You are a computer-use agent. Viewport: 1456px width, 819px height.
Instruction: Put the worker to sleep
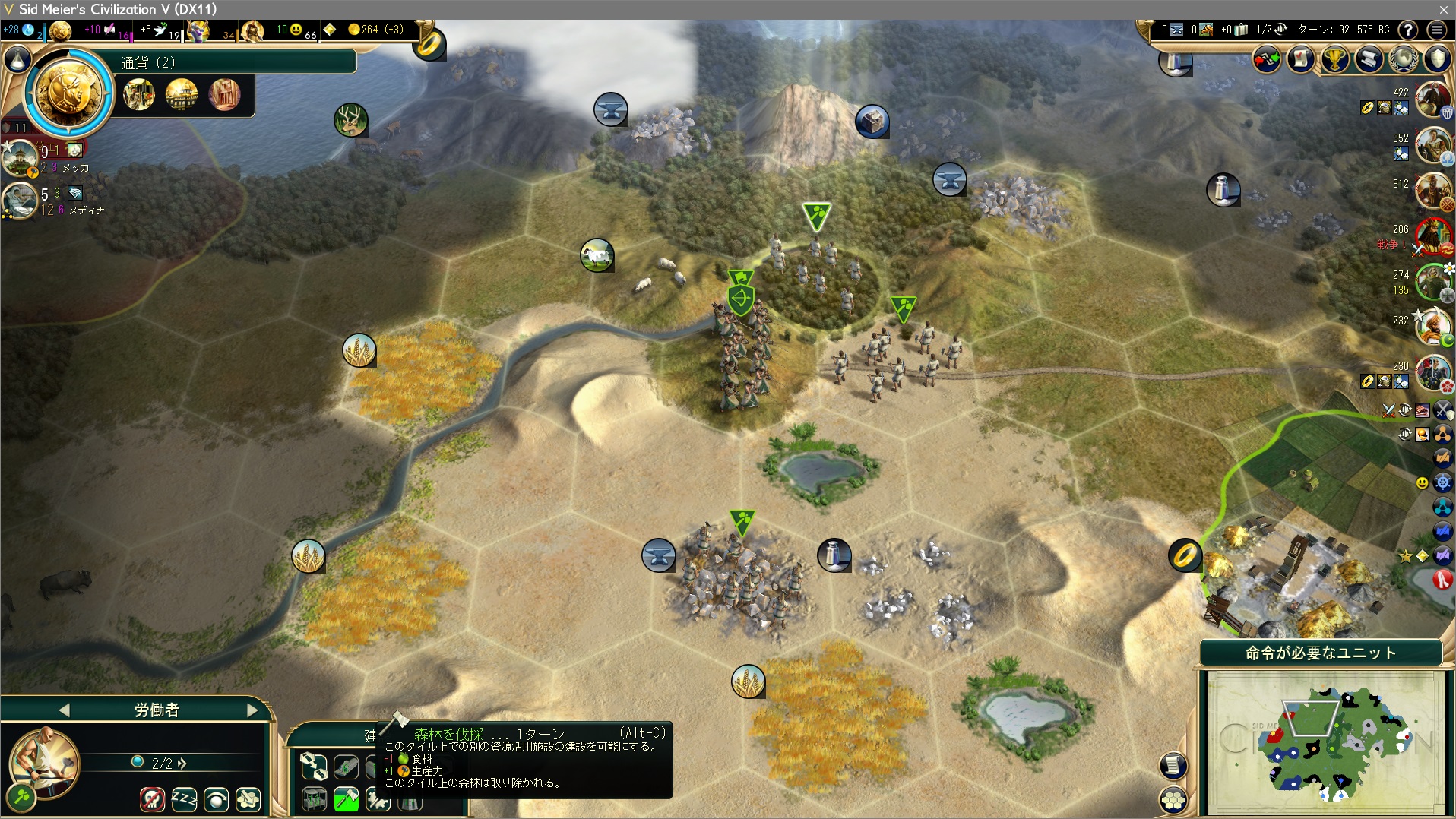pyautogui.click(x=184, y=798)
